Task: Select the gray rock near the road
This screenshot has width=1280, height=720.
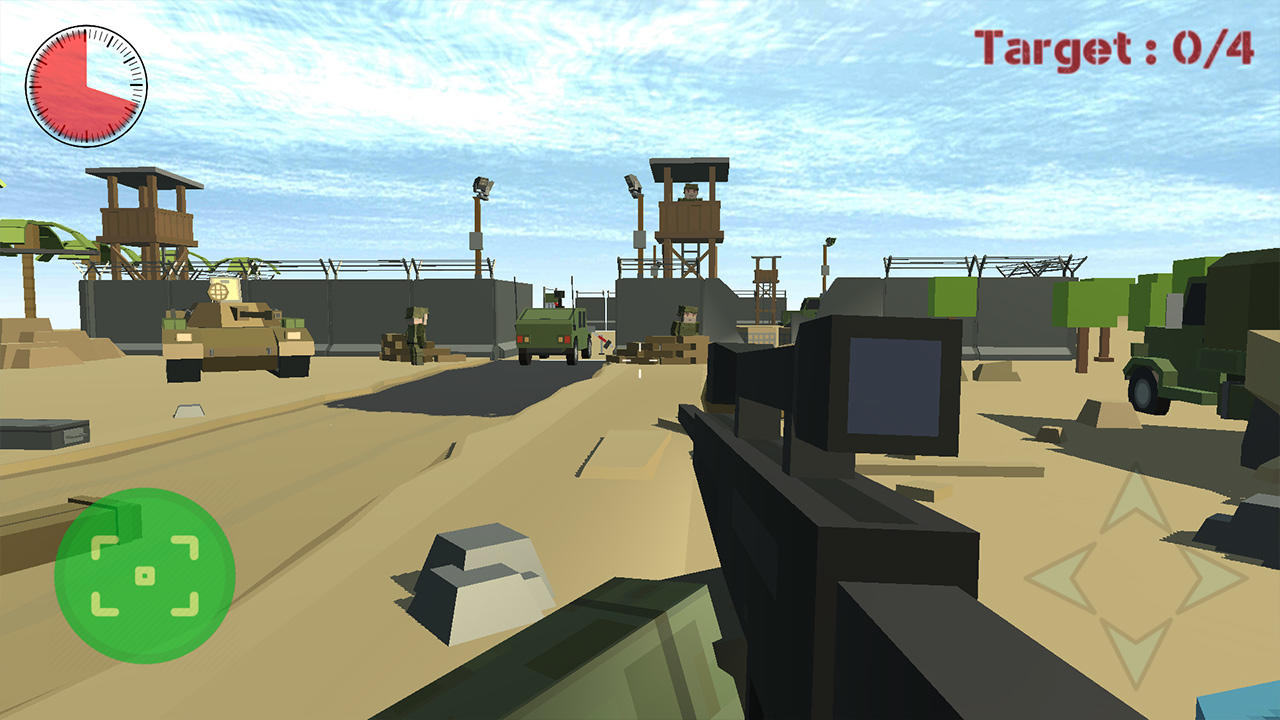Action: point(478,580)
